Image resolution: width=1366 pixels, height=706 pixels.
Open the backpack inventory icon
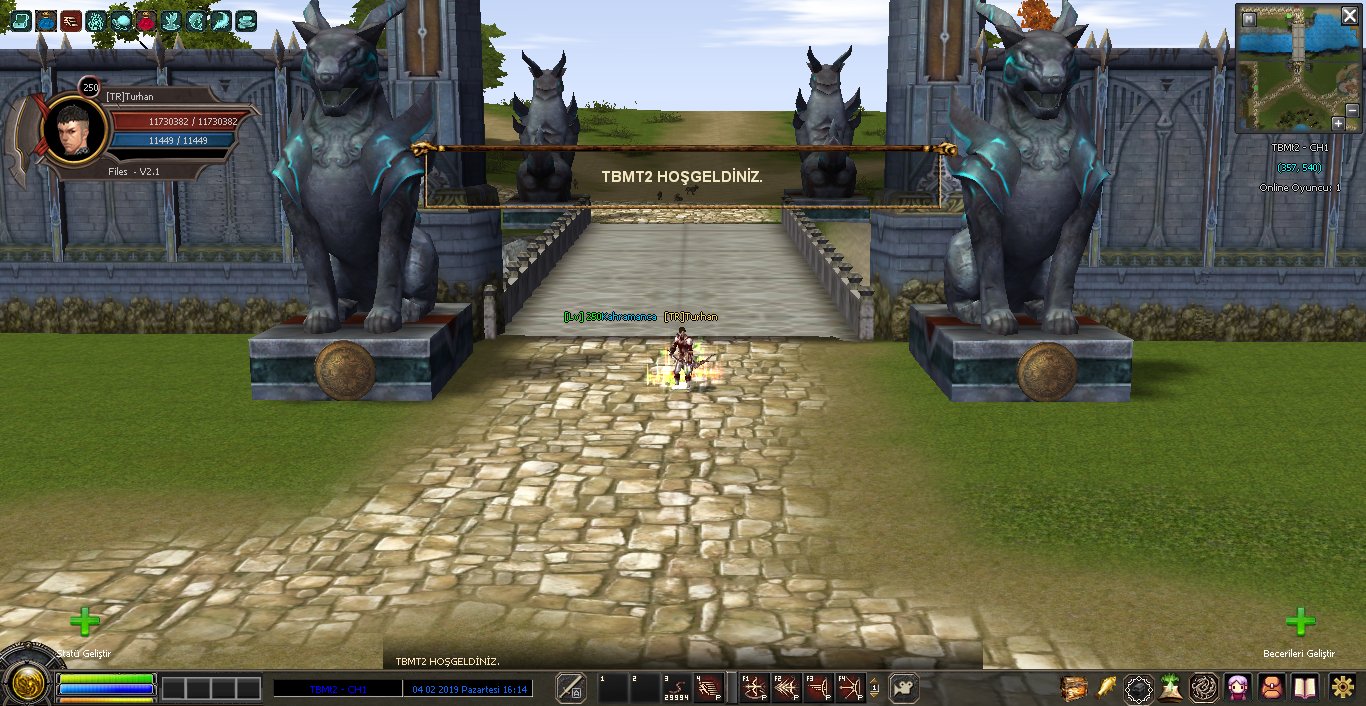pyautogui.click(x=1272, y=688)
